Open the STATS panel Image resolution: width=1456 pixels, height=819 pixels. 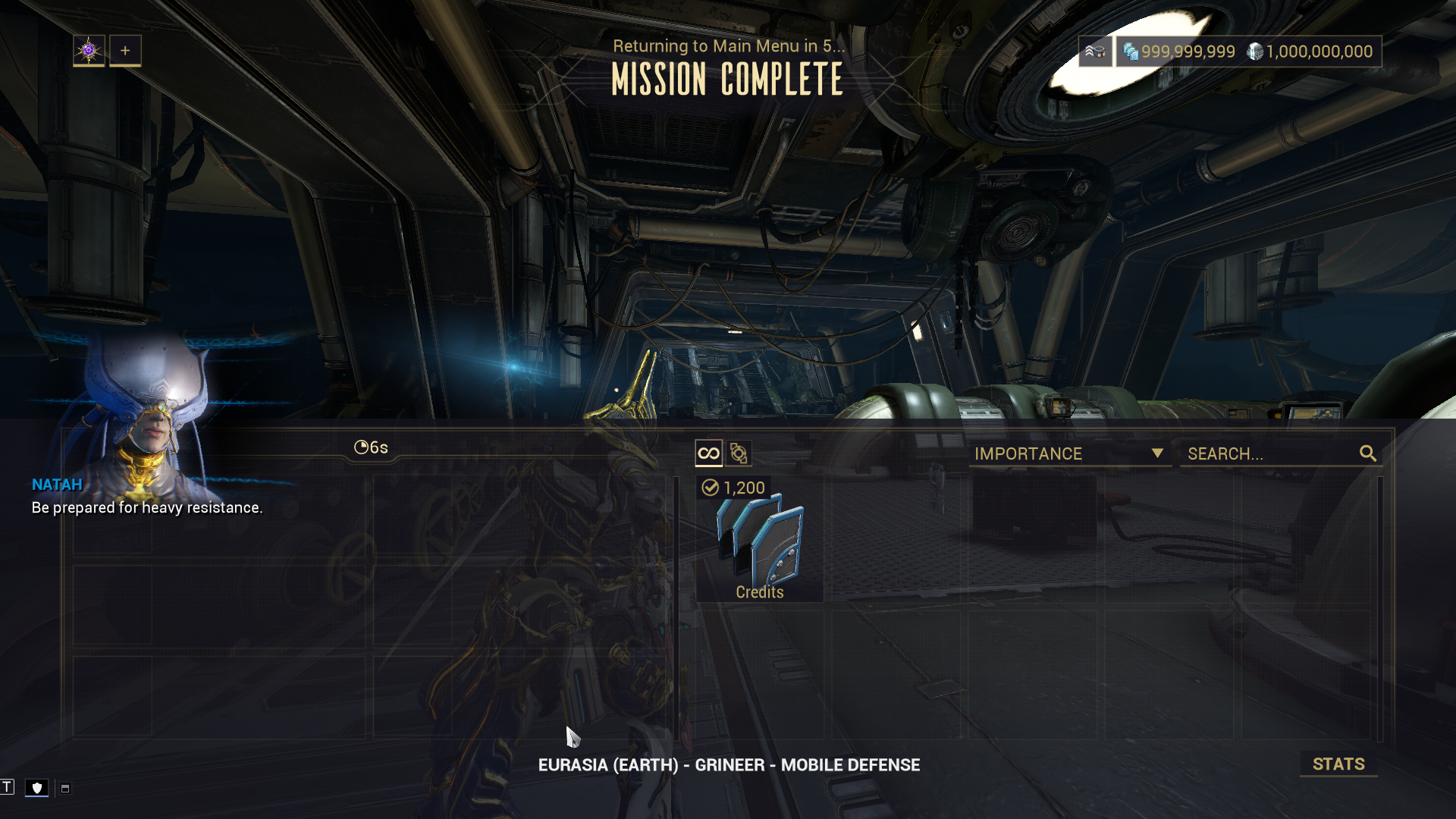coord(1338,764)
